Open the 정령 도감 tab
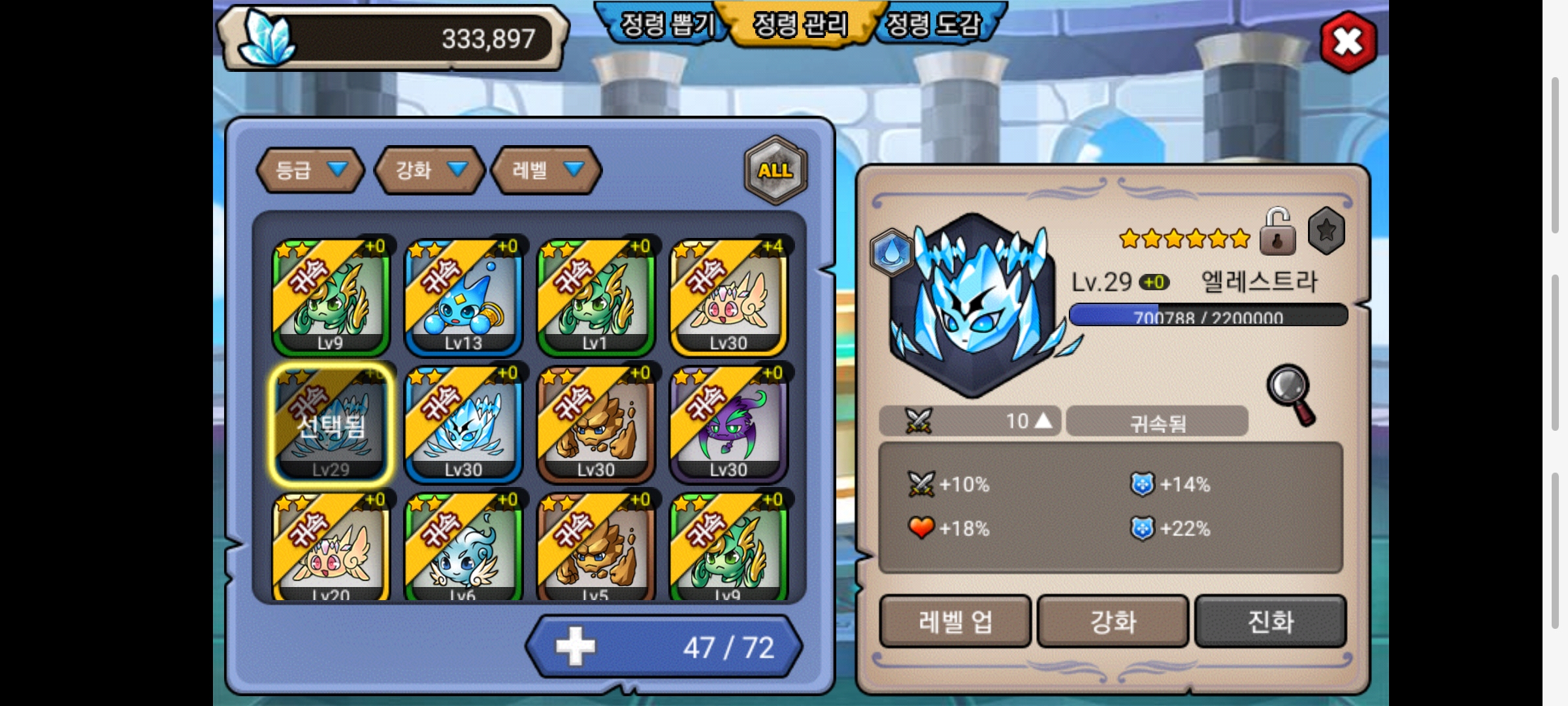 coord(934,25)
